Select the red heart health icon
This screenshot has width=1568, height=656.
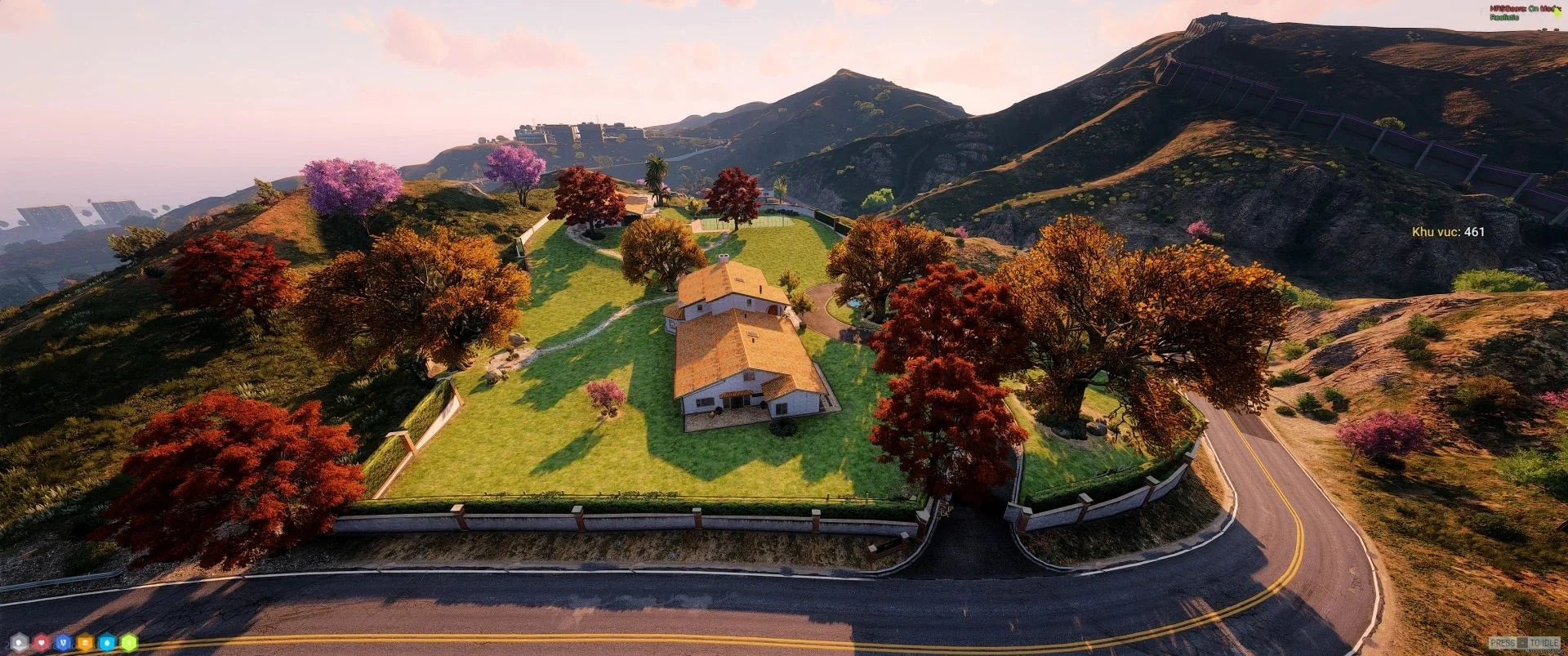click(42, 642)
